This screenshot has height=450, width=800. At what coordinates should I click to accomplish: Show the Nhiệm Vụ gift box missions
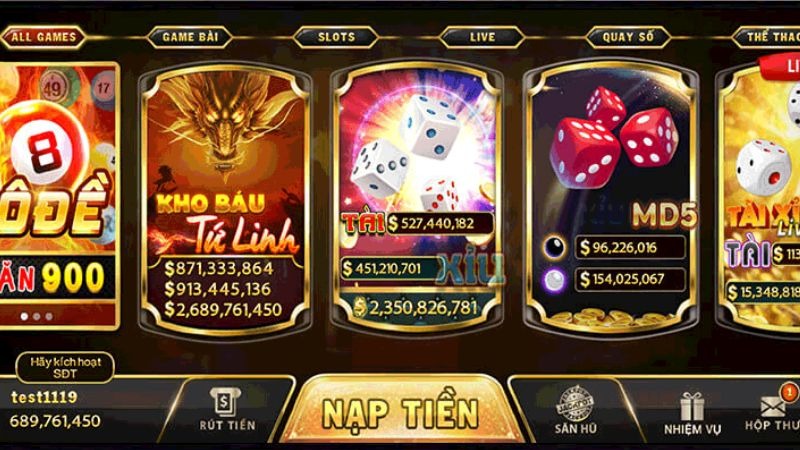(692, 412)
